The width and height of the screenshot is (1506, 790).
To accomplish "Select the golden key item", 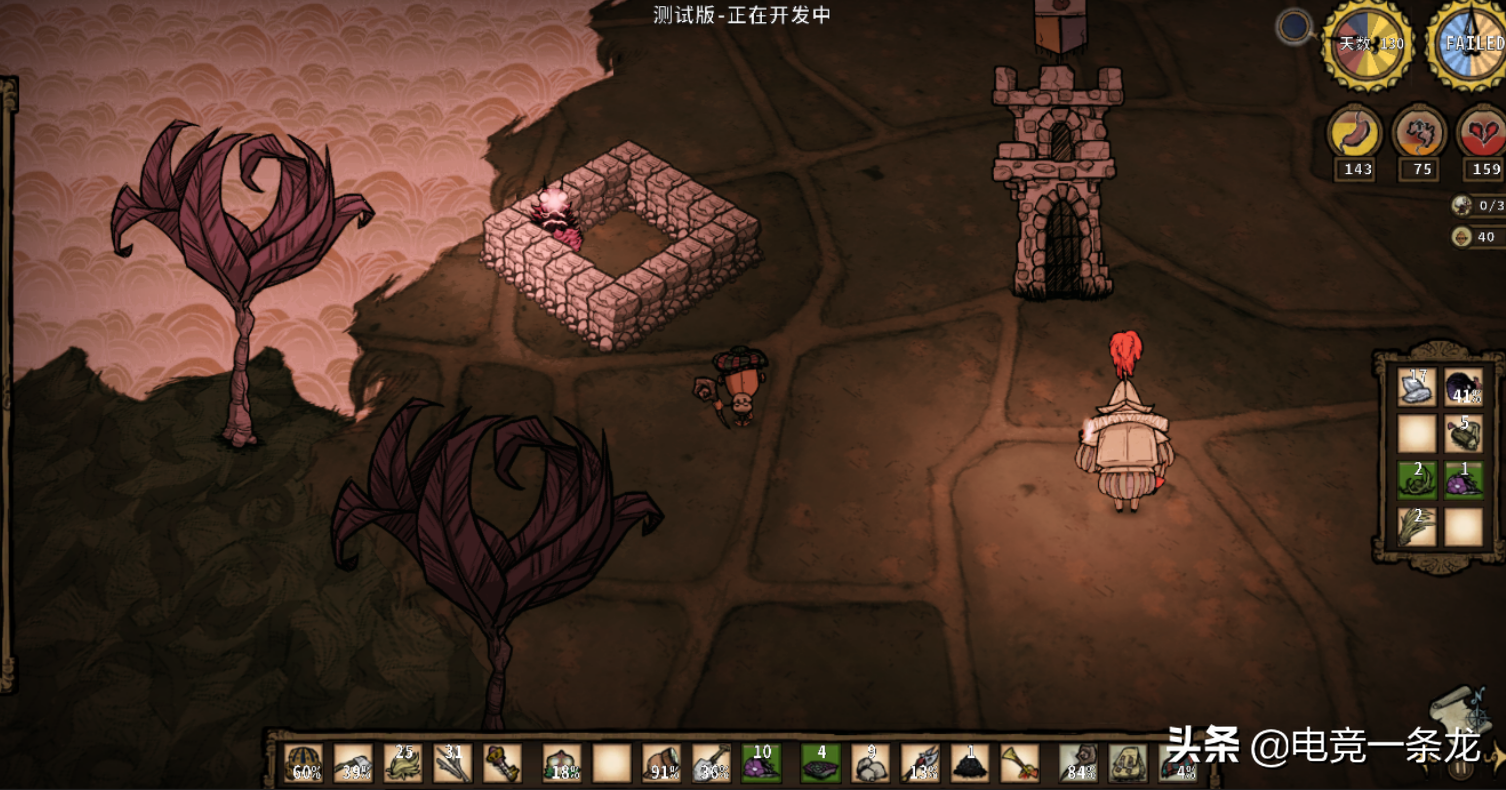I will [502, 763].
